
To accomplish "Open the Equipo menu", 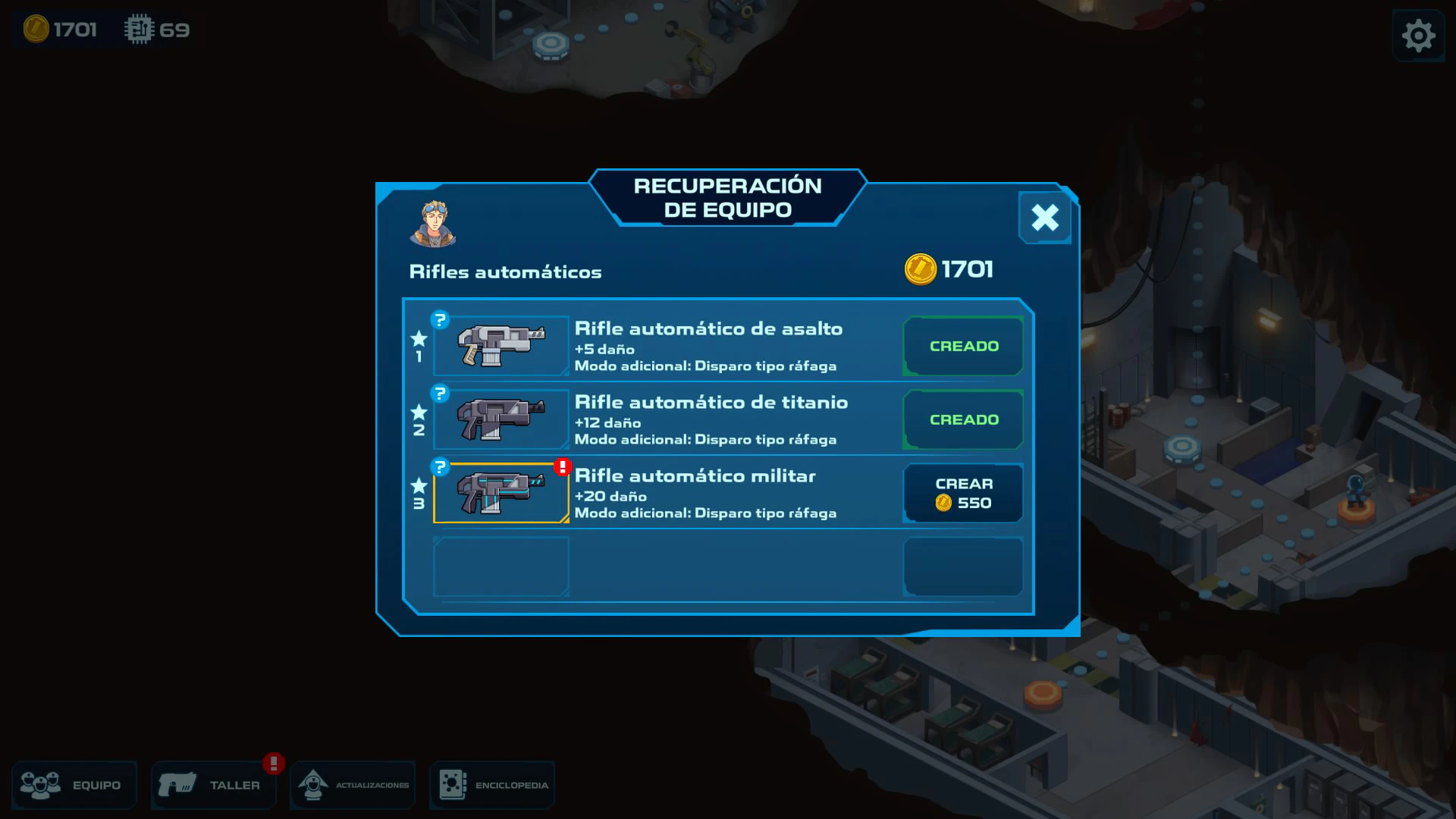I will [74, 785].
